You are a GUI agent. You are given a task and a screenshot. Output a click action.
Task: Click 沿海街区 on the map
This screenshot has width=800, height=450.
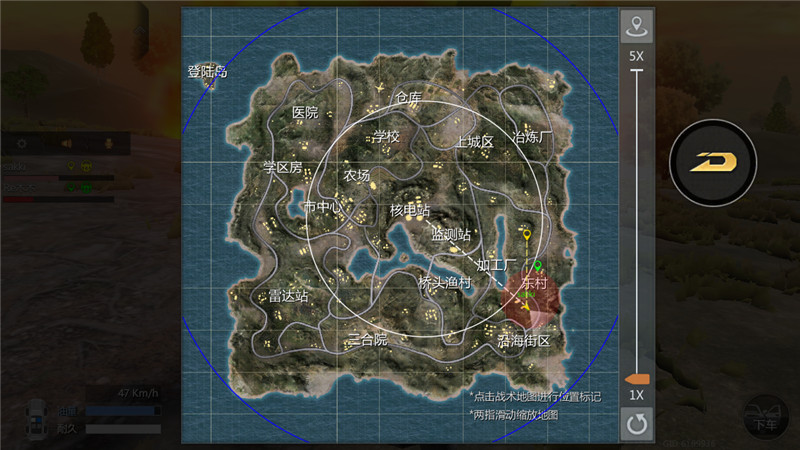pos(523,341)
